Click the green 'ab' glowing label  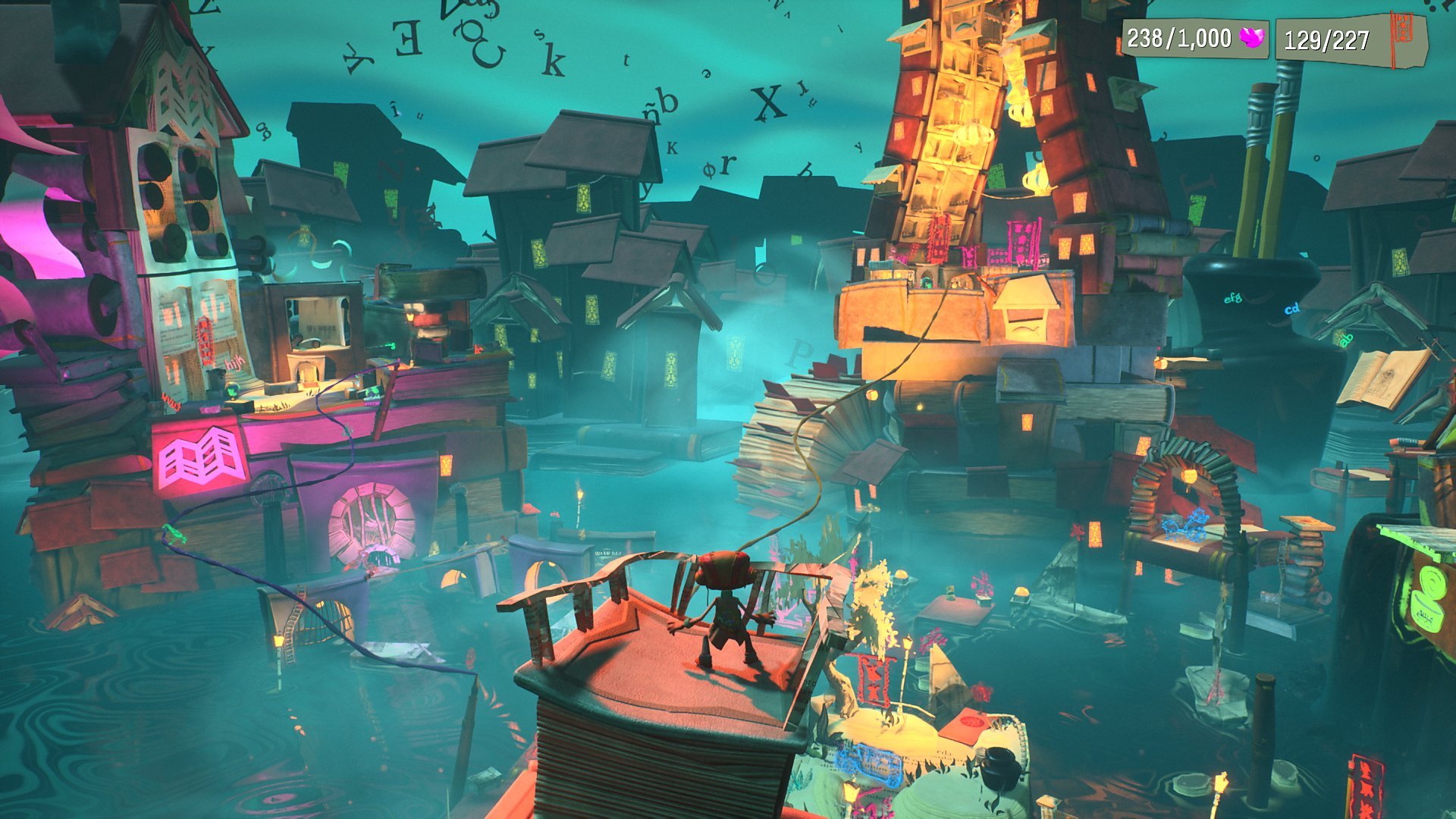(x=1346, y=340)
